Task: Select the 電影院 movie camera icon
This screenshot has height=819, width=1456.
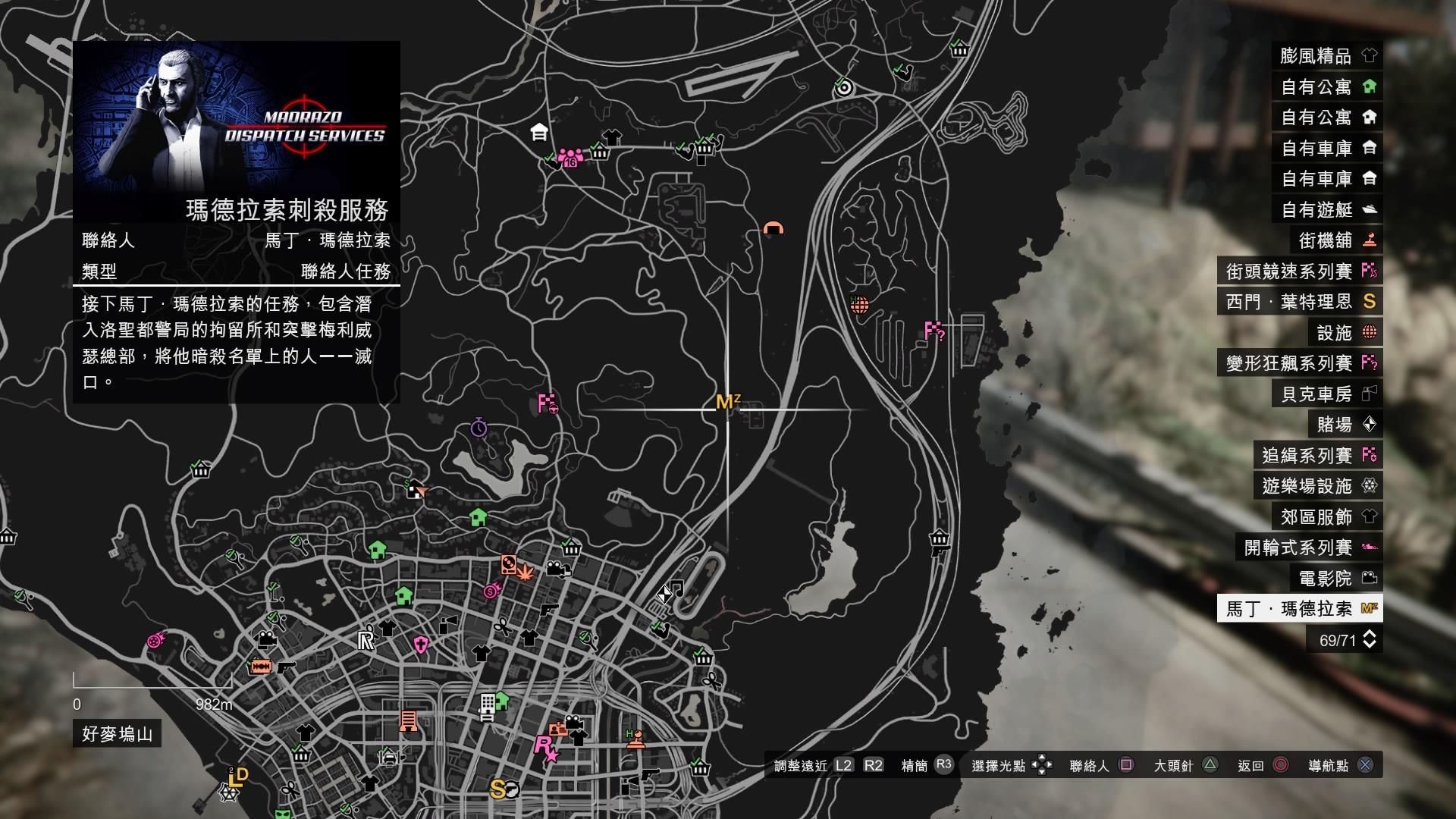Action: (x=1370, y=577)
